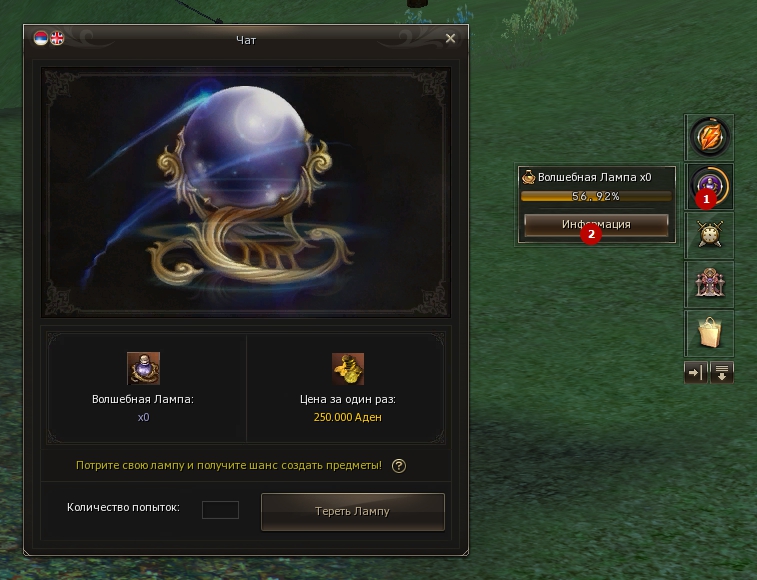Open the shopping bag store icon
This screenshot has height=580, width=757.
[709, 334]
